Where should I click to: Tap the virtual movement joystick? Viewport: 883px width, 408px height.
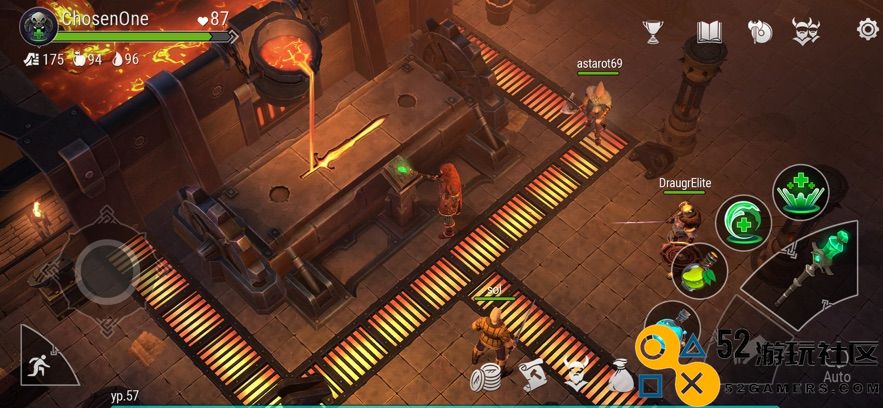107,270
